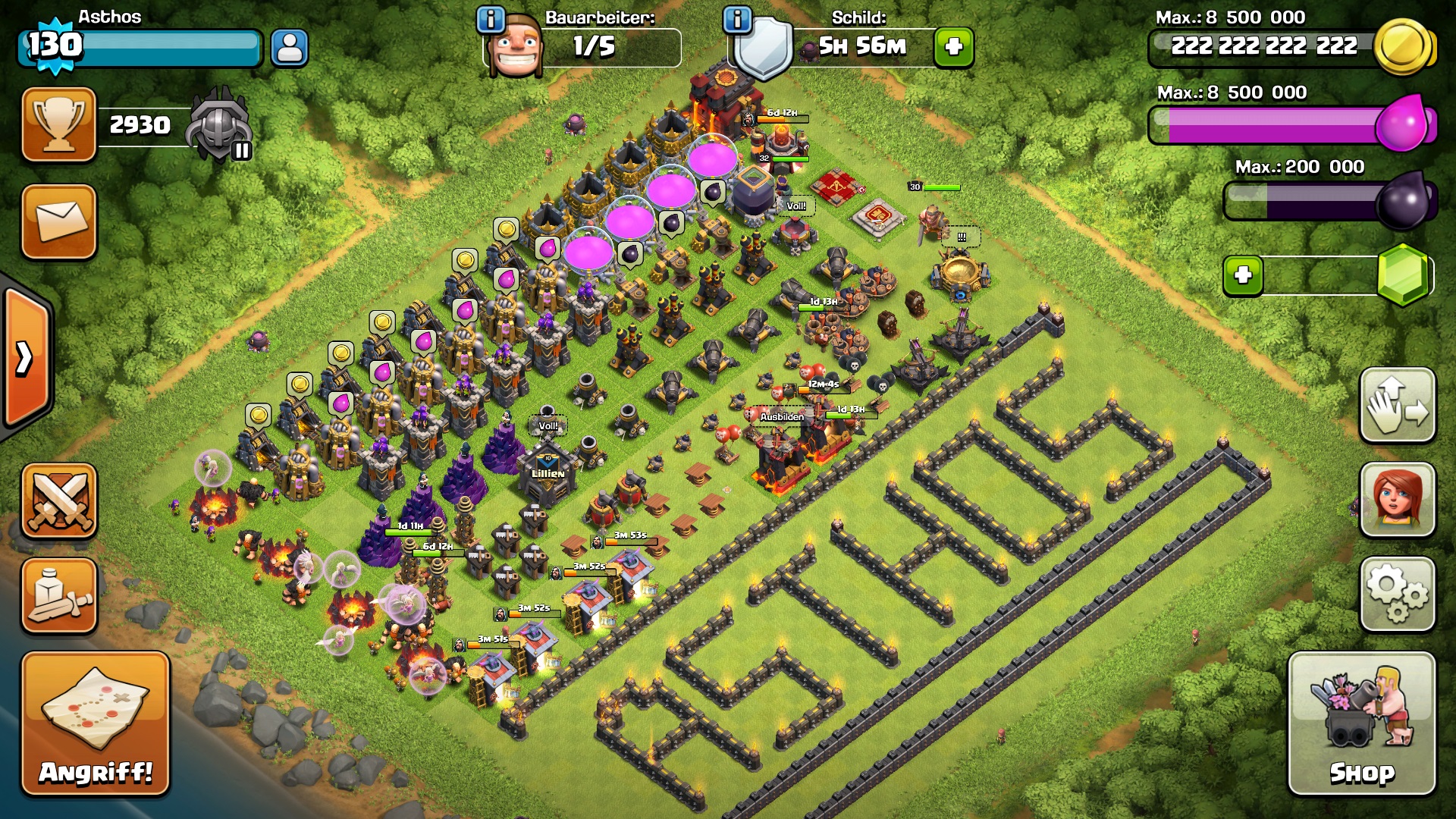Viewport: 1456px width, 819px height.
Task: Show builder info via Bauarbeiter info icon
Action: point(491,19)
